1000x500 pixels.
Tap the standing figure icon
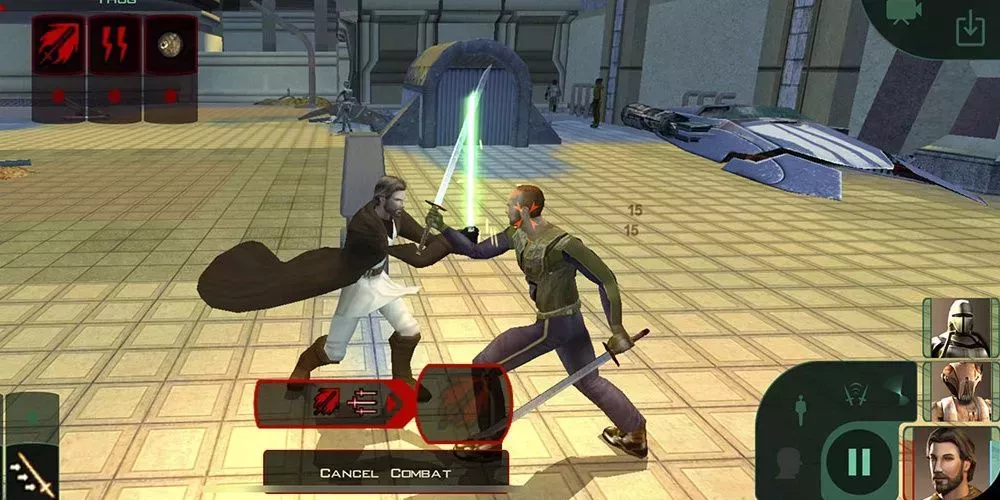pos(800,410)
